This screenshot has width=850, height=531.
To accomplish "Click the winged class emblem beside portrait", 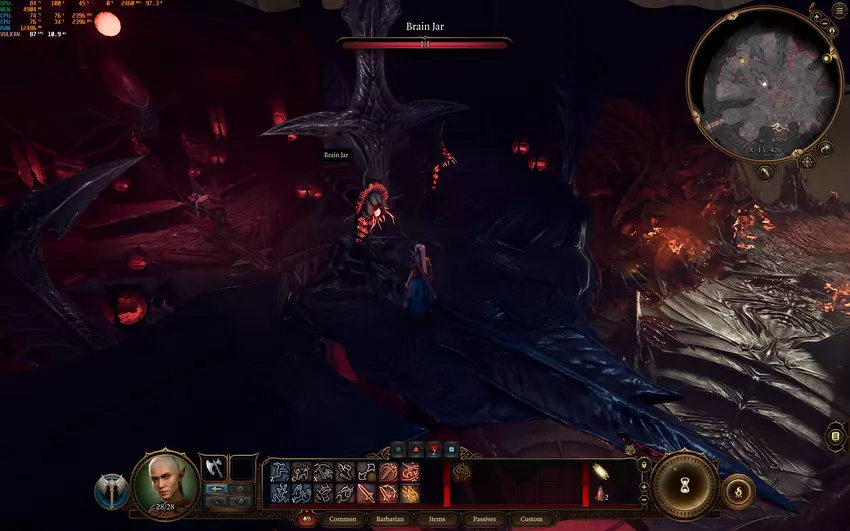I will [x=112, y=491].
